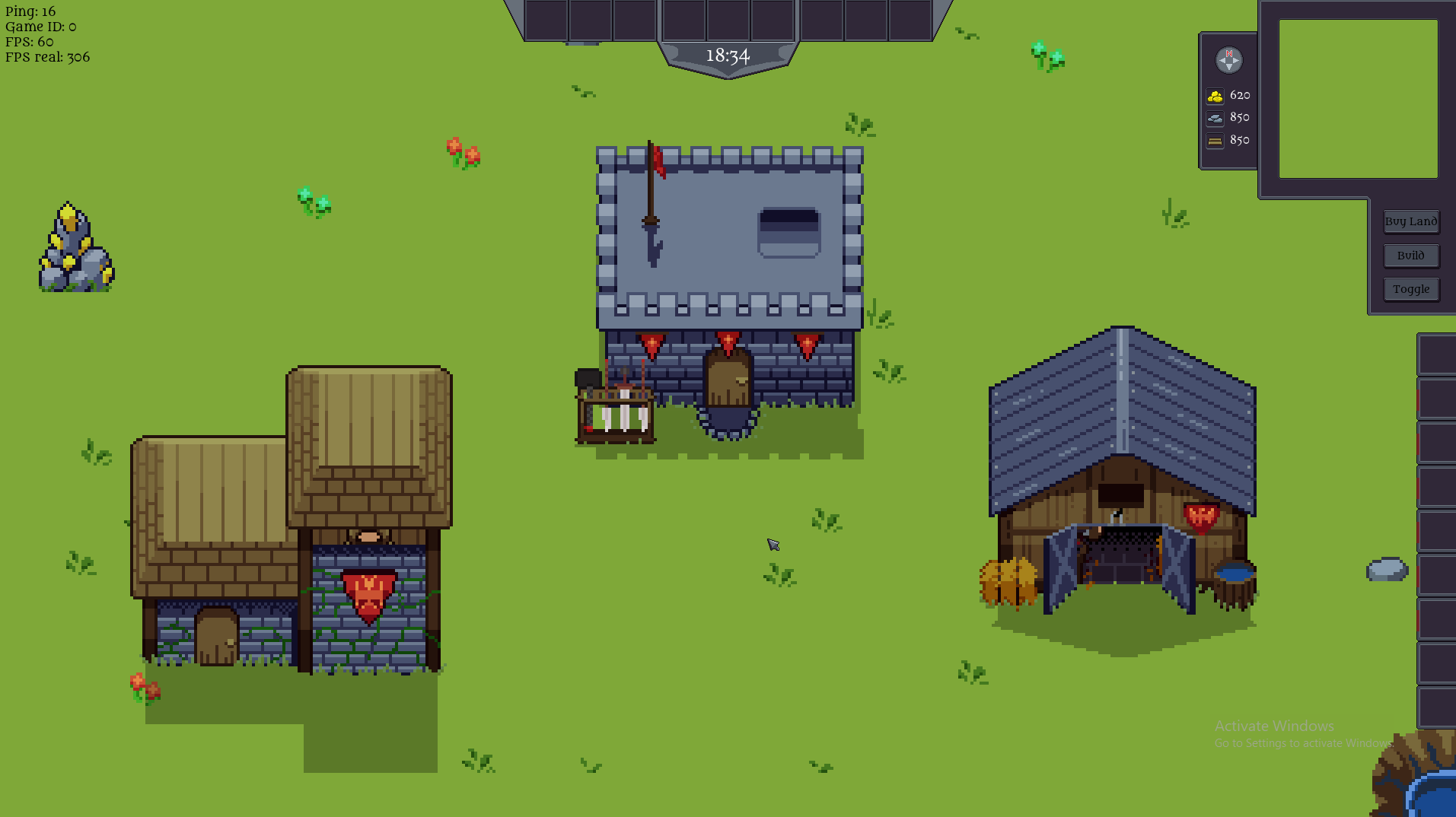This screenshot has width=1456, height=817.
Task: Toggle the red shield banner on the barn
Action: click(x=1200, y=517)
